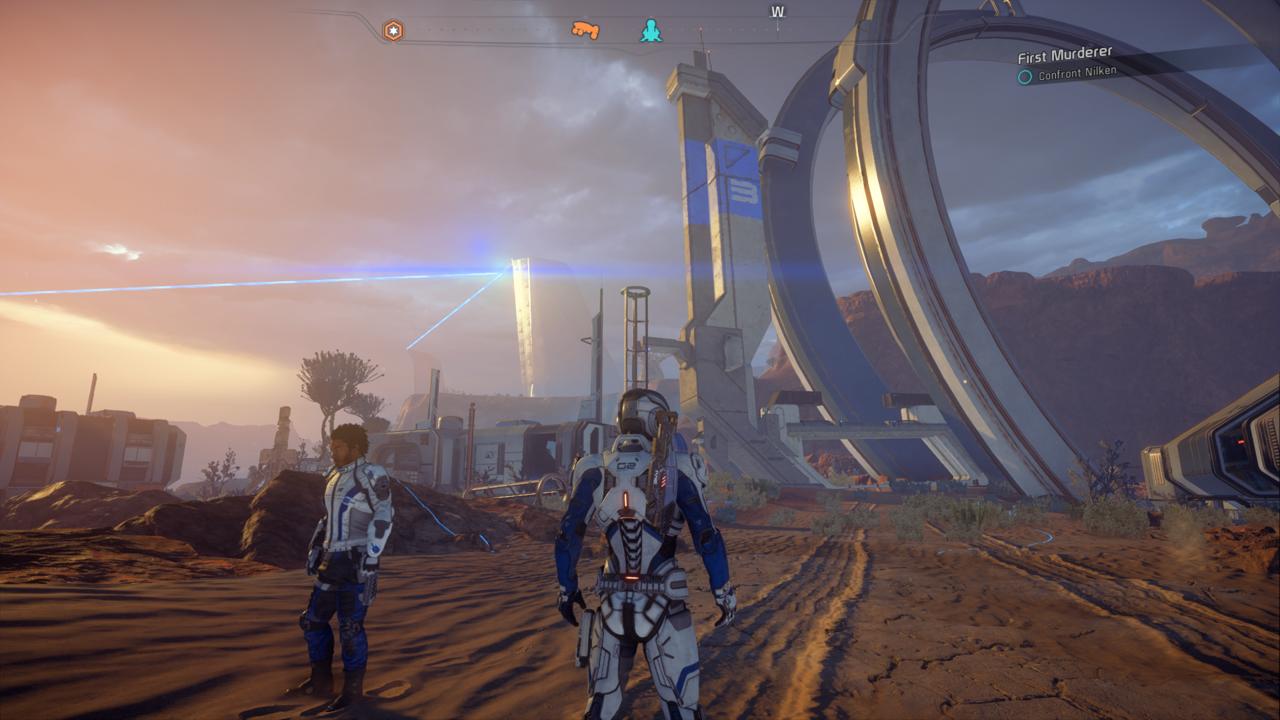This screenshot has width=1280, height=720.
Task: Click the orange hexagon objective marker on compass
Action: [x=394, y=31]
